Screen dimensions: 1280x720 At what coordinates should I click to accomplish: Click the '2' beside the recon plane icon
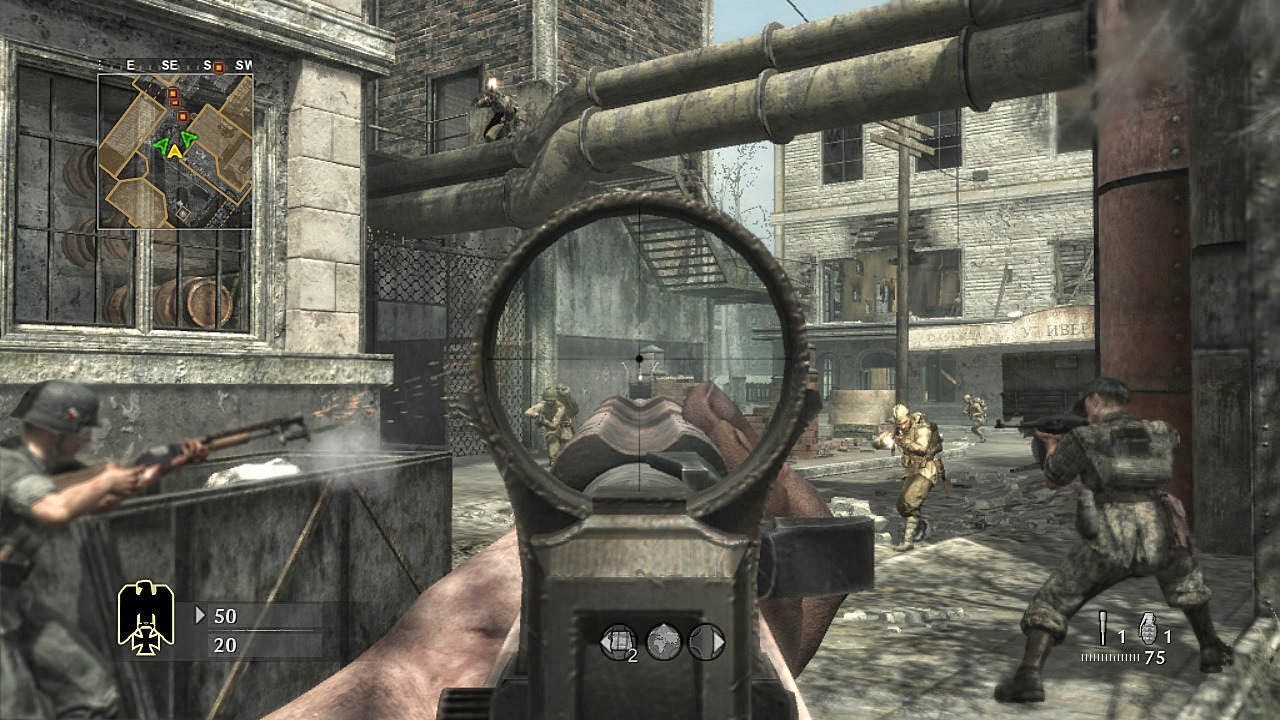tap(633, 655)
